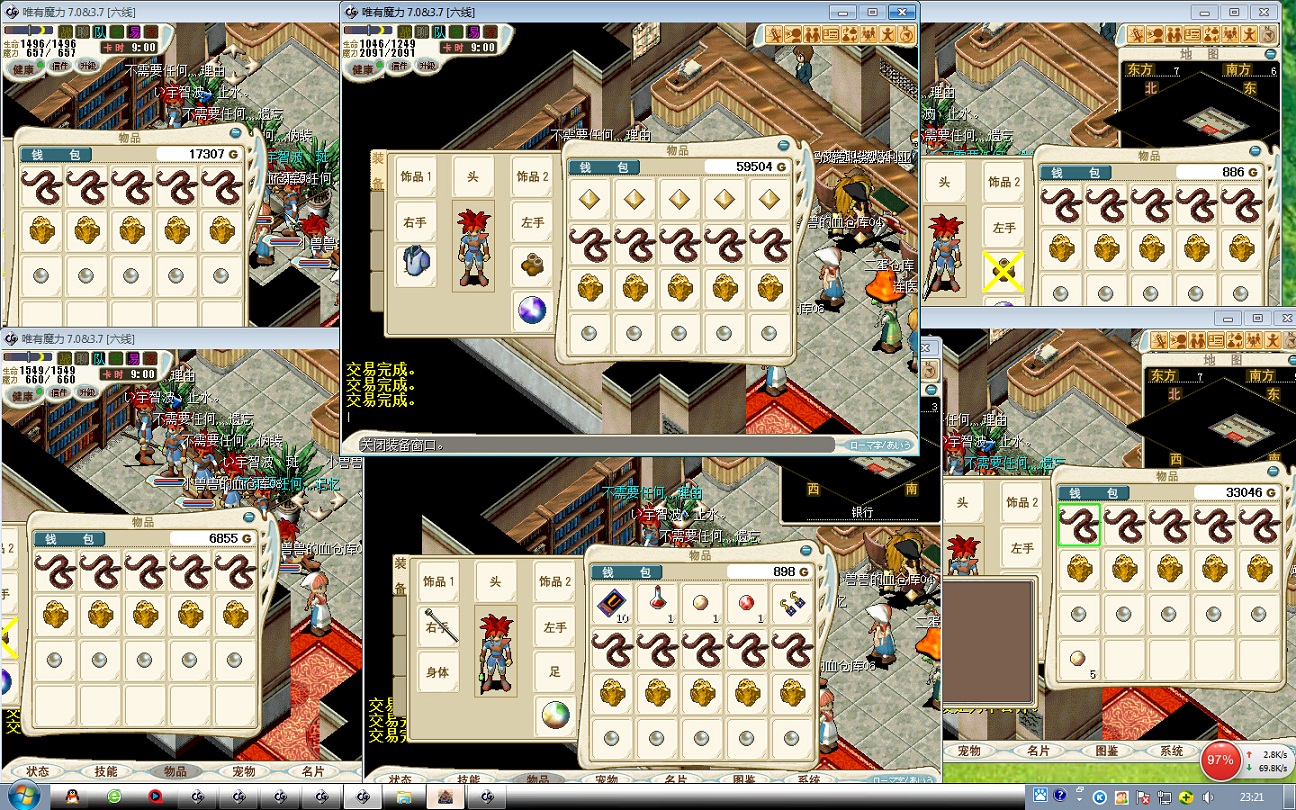
Task: Click the equipped blue armor slot
Action: coord(415,264)
